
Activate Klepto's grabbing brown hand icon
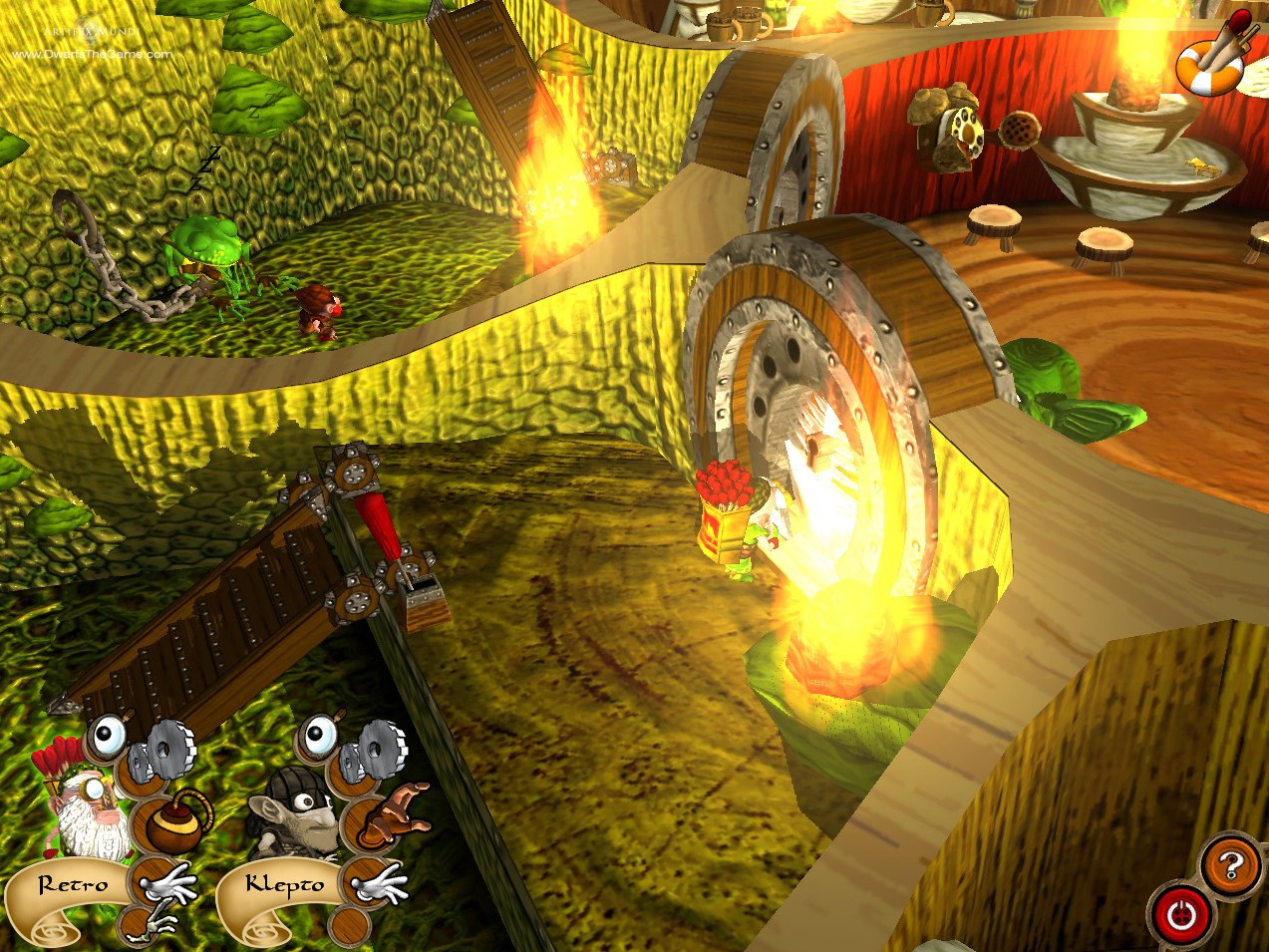pyautogui.click(x=393, y=814)
